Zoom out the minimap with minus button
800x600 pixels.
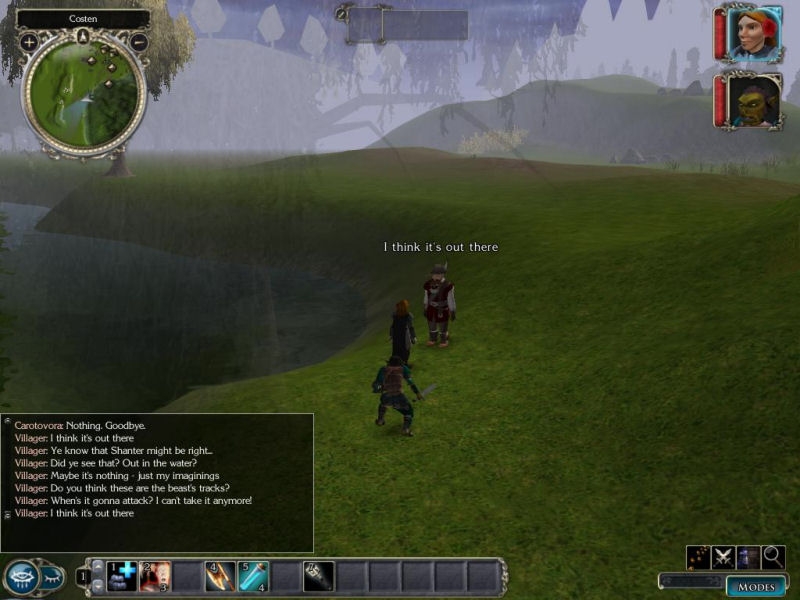click(x=139, y=42)
